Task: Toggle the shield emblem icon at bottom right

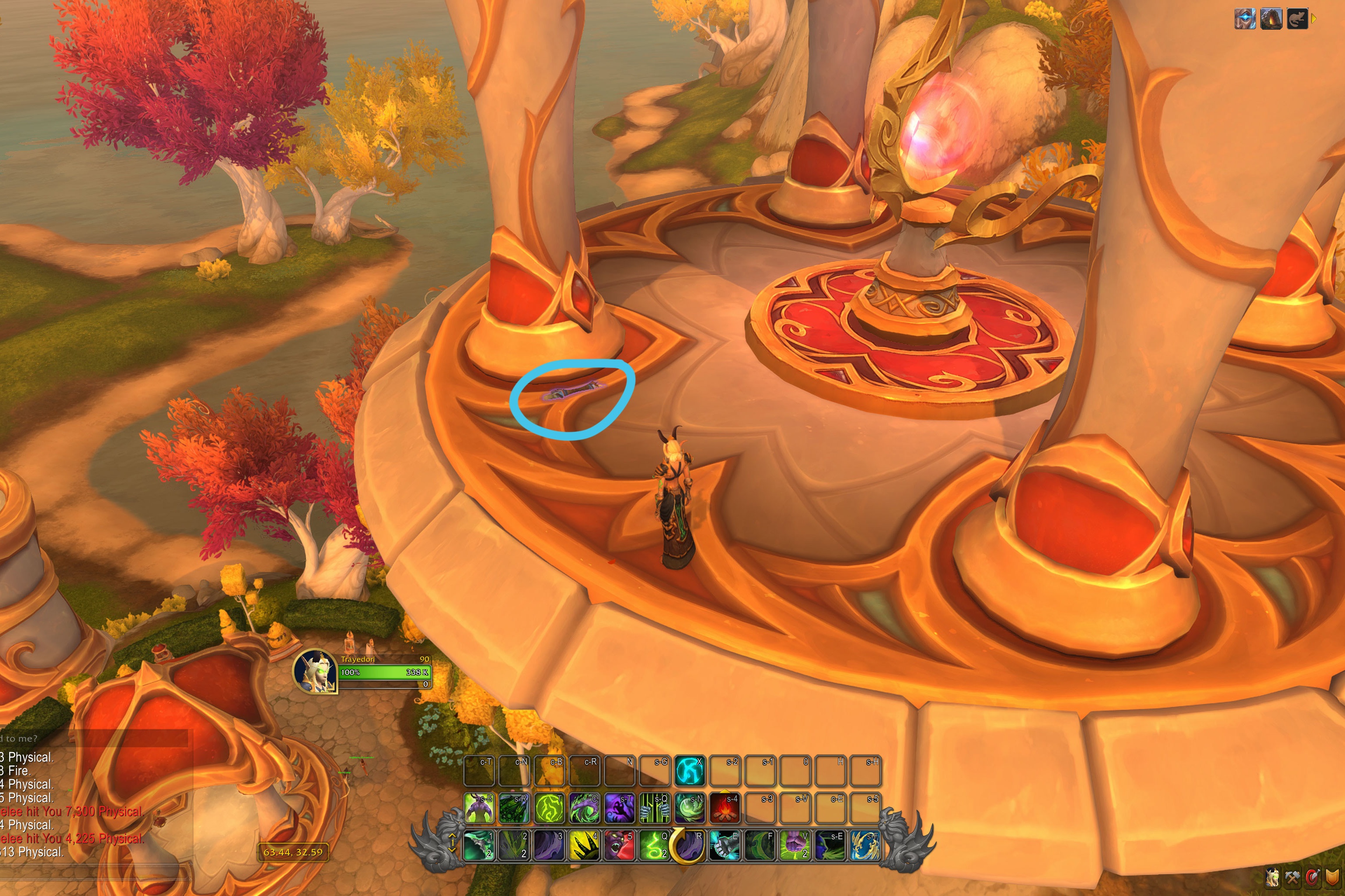Action: point(1333,877)
